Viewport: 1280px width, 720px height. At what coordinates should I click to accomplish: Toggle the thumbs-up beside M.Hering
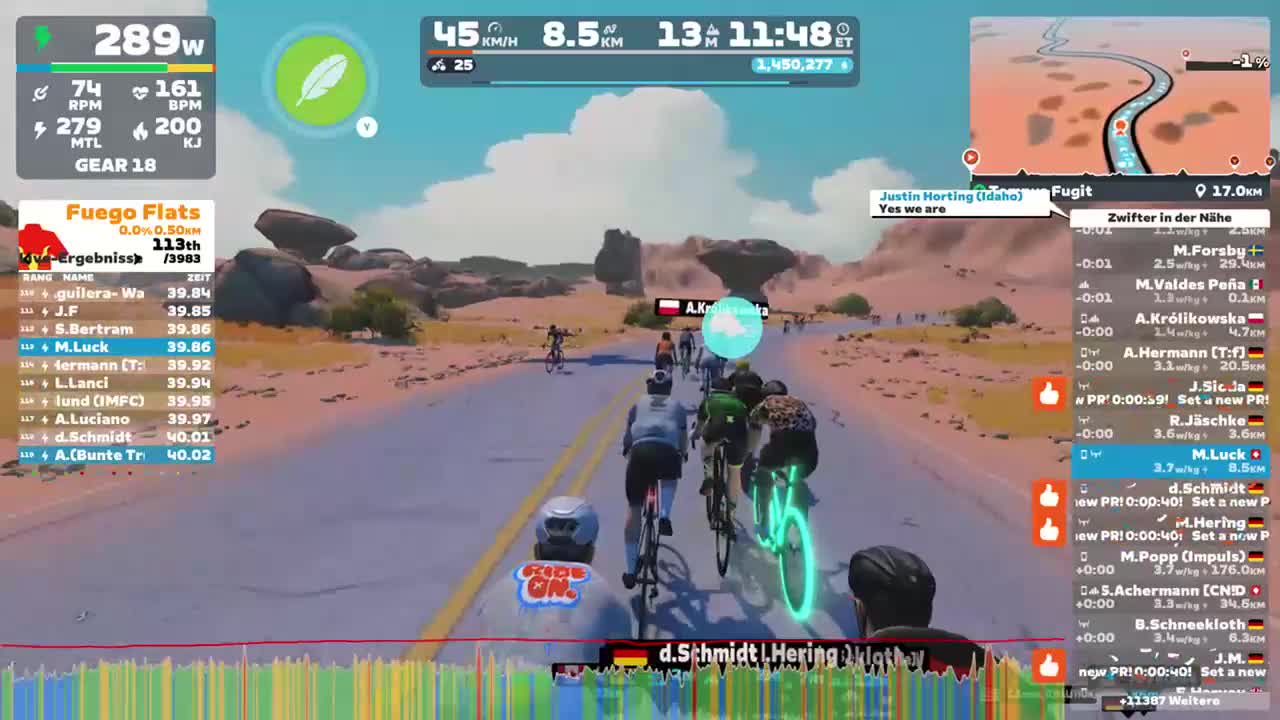[1048, 529]
